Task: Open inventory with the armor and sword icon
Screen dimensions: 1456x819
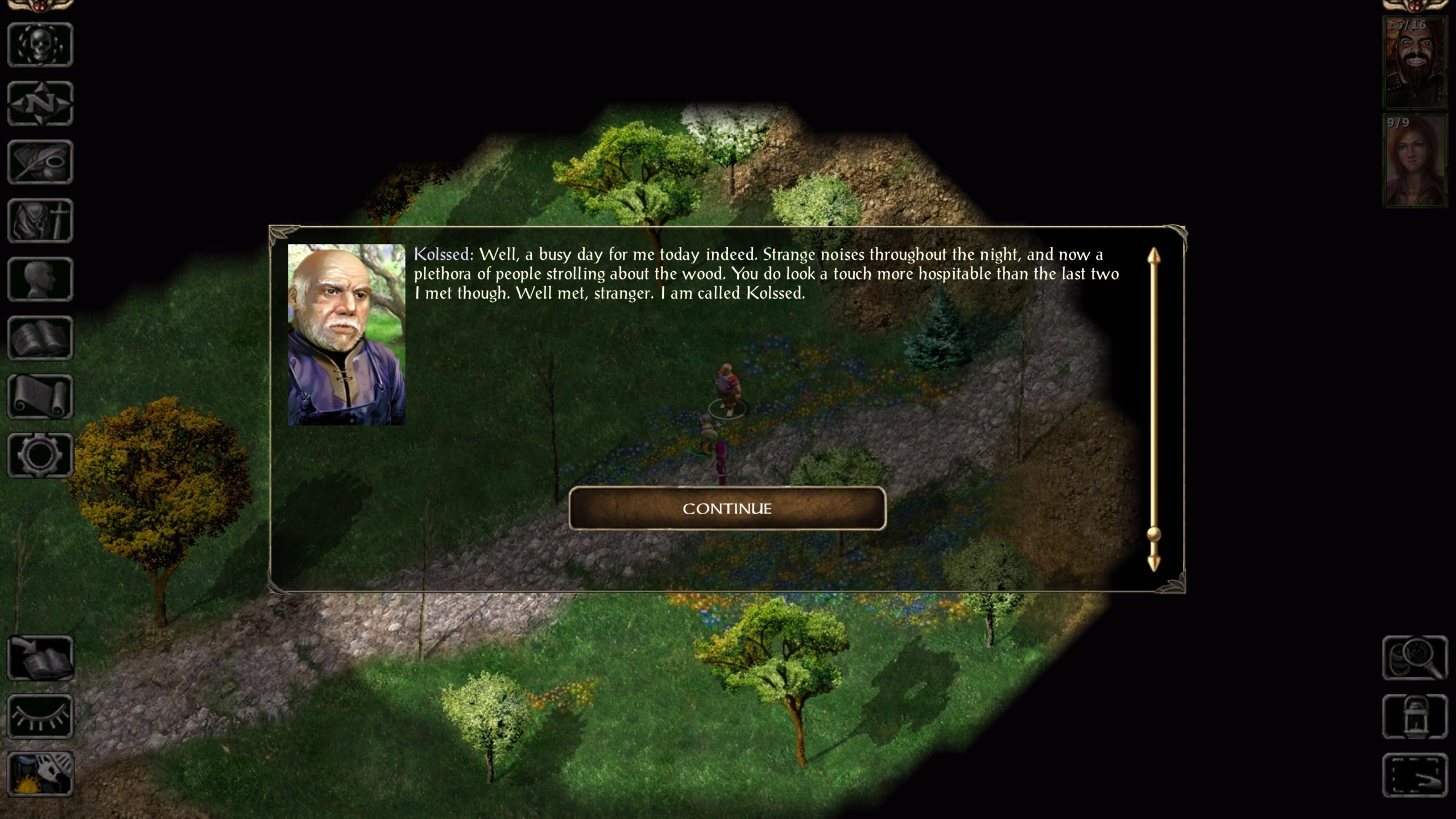Action: 40,221
